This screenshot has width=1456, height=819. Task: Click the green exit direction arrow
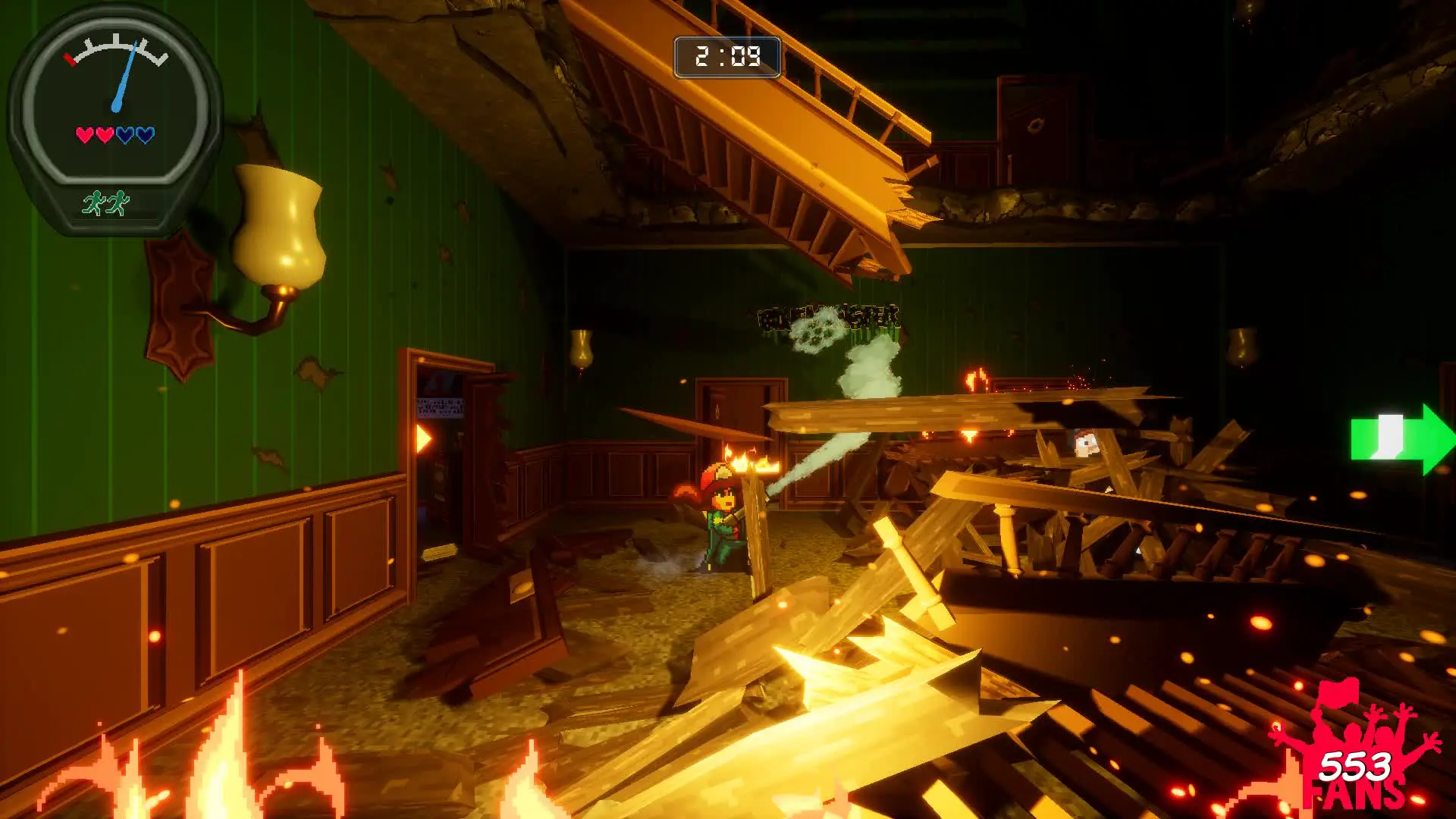pyautogui.click(x=1401, y=439)
